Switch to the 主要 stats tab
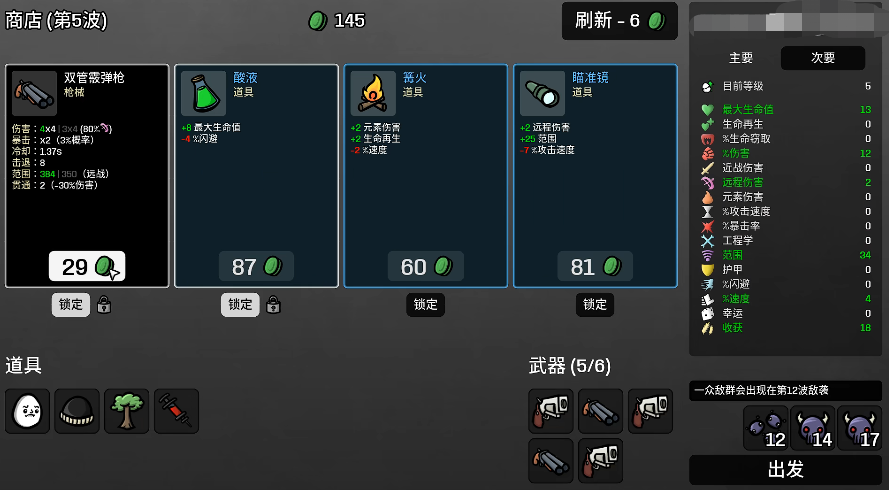Image resolution: width=889 pixels, height=490 pixels. [741, 58]
